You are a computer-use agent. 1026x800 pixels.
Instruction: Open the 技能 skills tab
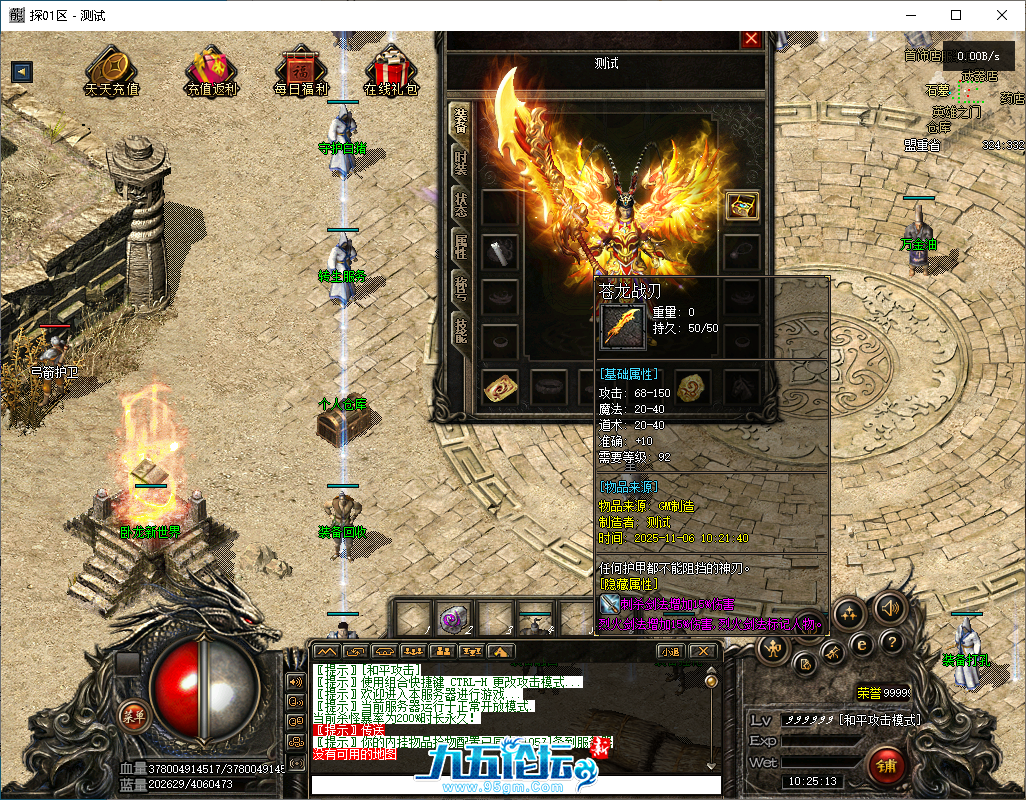coord(460,331)
